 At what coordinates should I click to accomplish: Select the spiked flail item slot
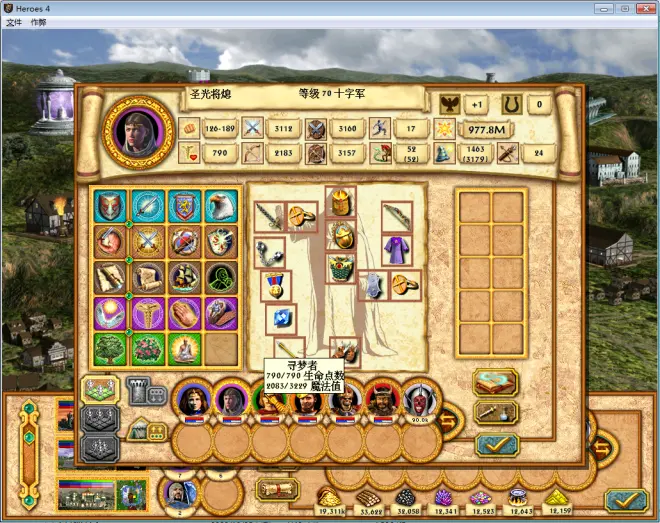click(x=270, y=251)
